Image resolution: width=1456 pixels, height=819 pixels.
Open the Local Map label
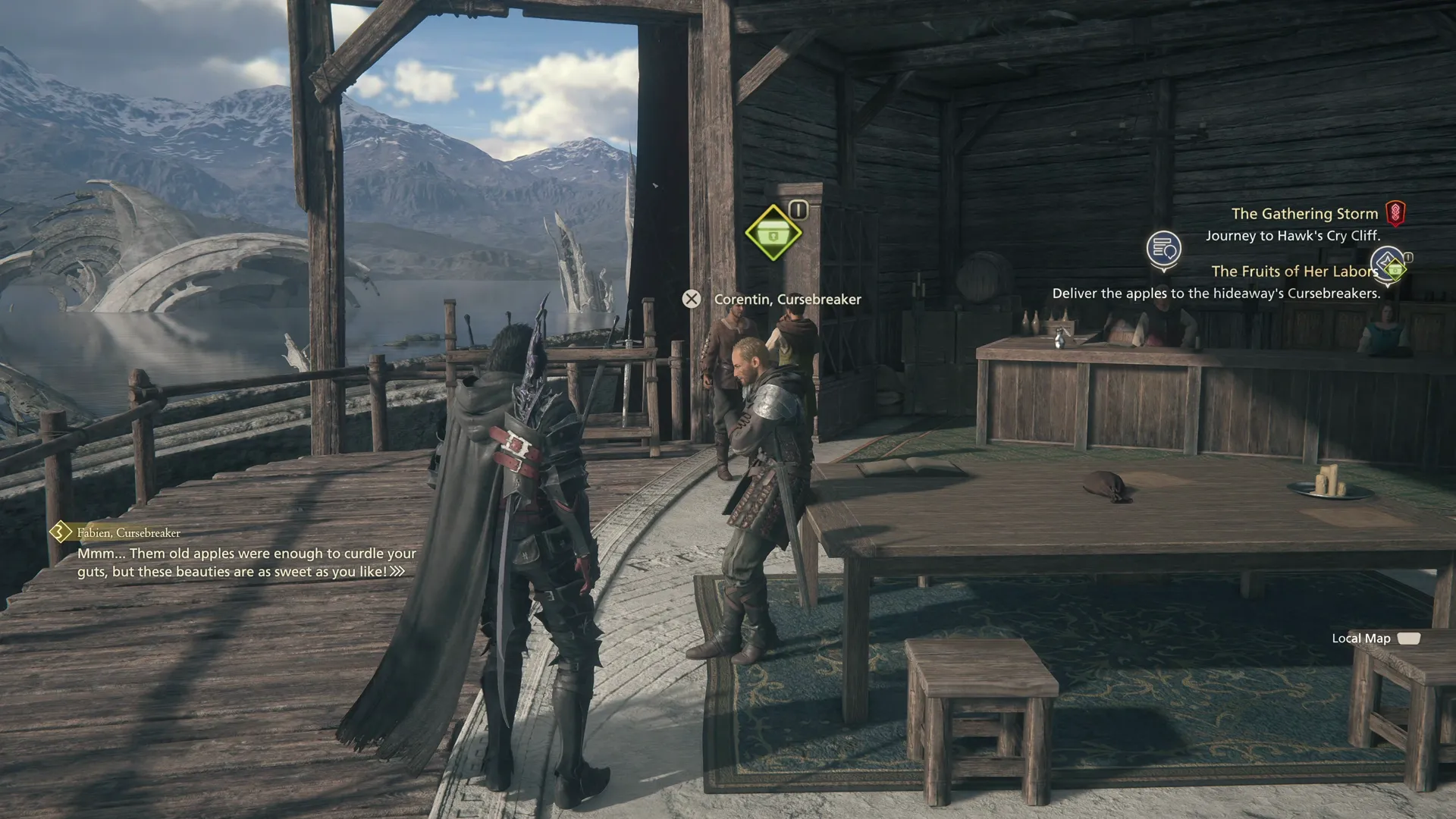1361,639
